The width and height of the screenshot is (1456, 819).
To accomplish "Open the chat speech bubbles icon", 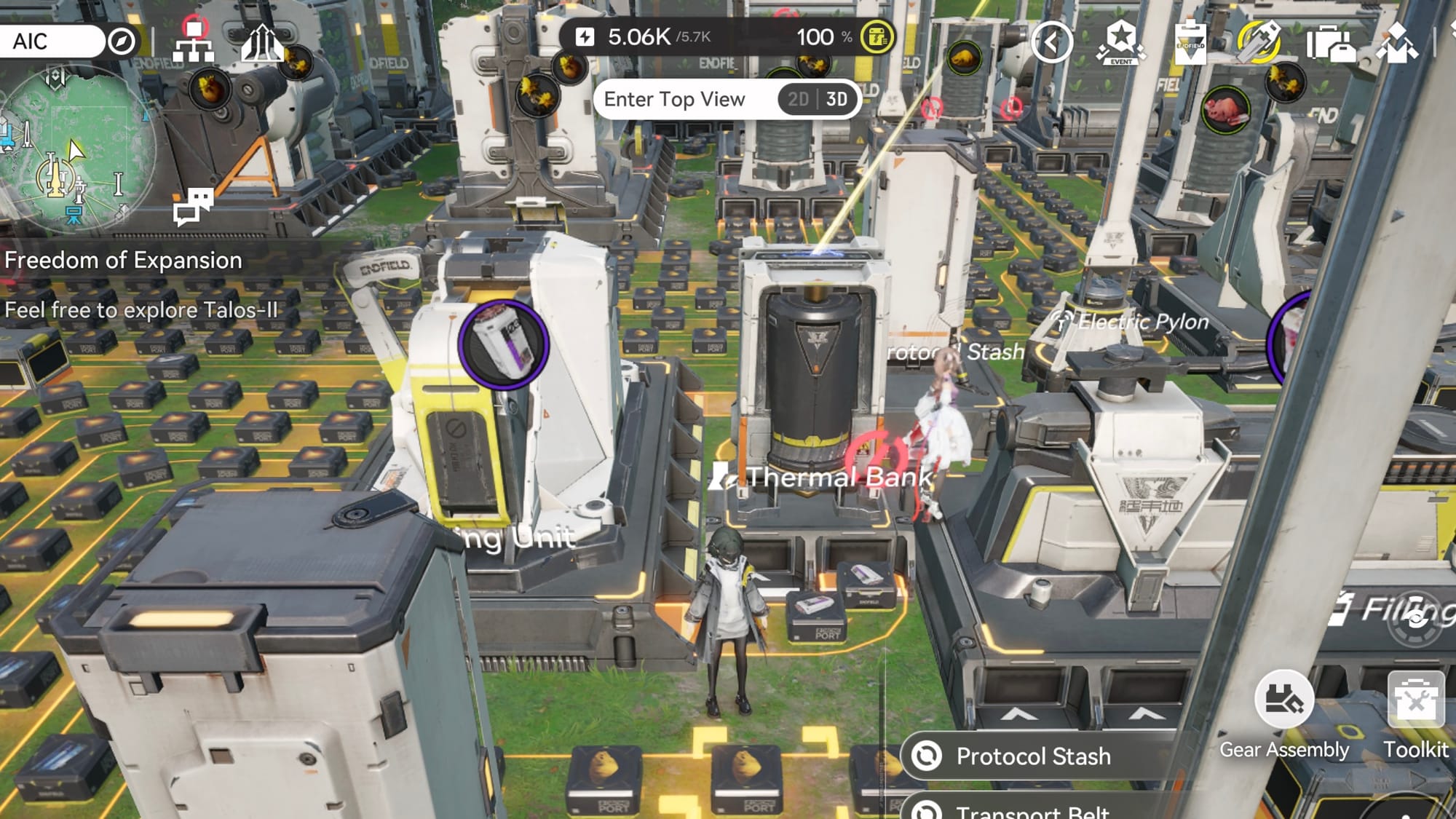I will pyautogui.click(x=193, y=206).
